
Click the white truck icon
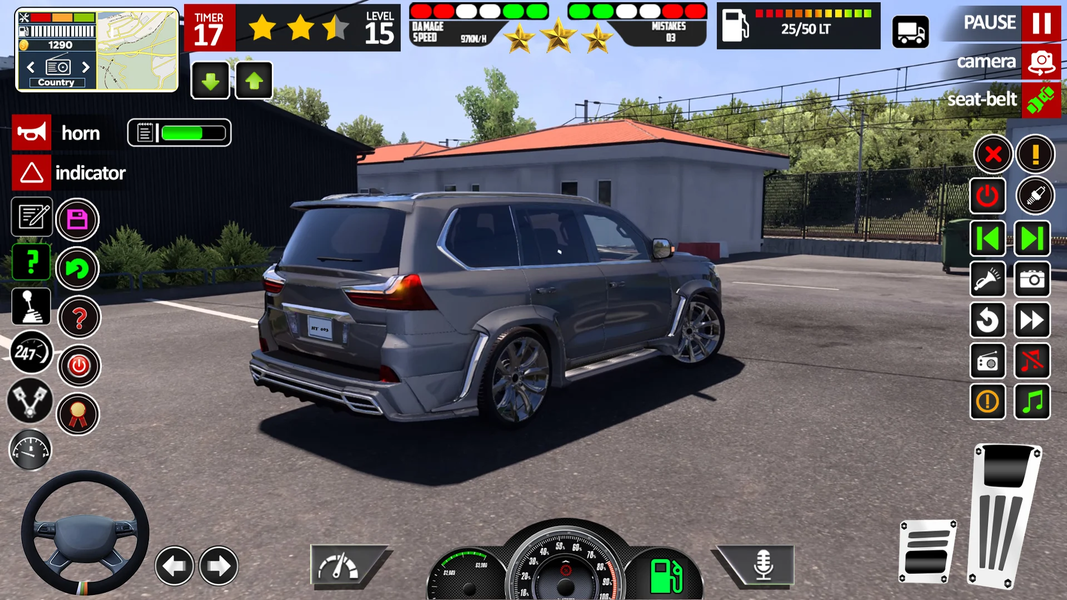pyautogui.click(x=910, y=32)
